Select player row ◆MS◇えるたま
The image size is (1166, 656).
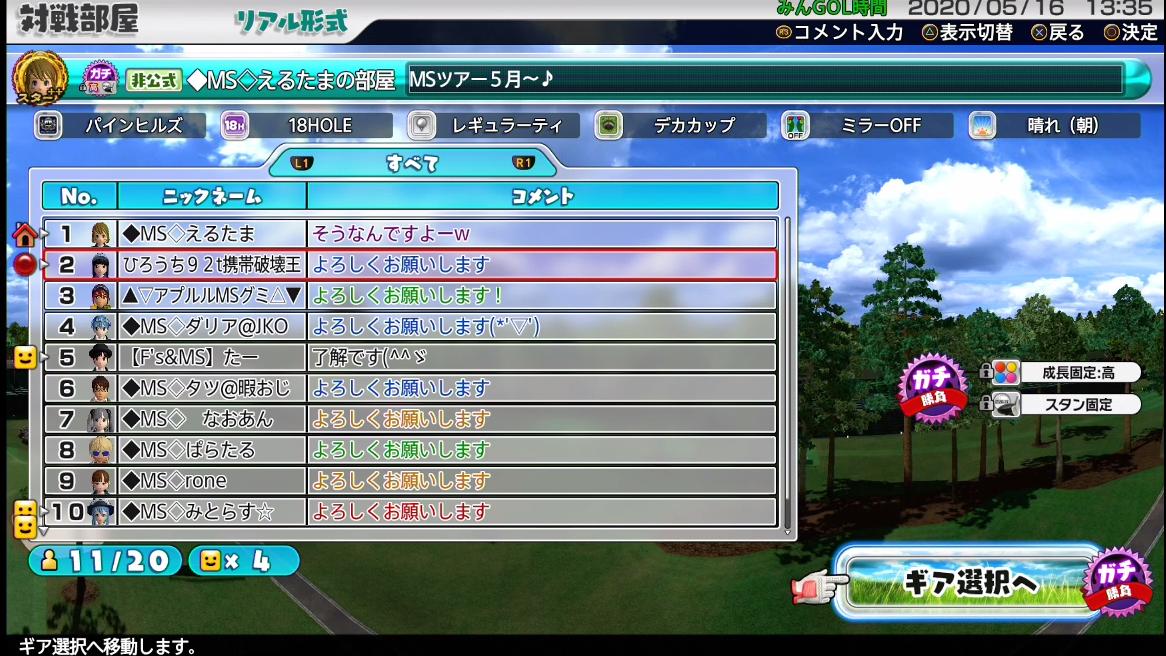pos(410,234)
